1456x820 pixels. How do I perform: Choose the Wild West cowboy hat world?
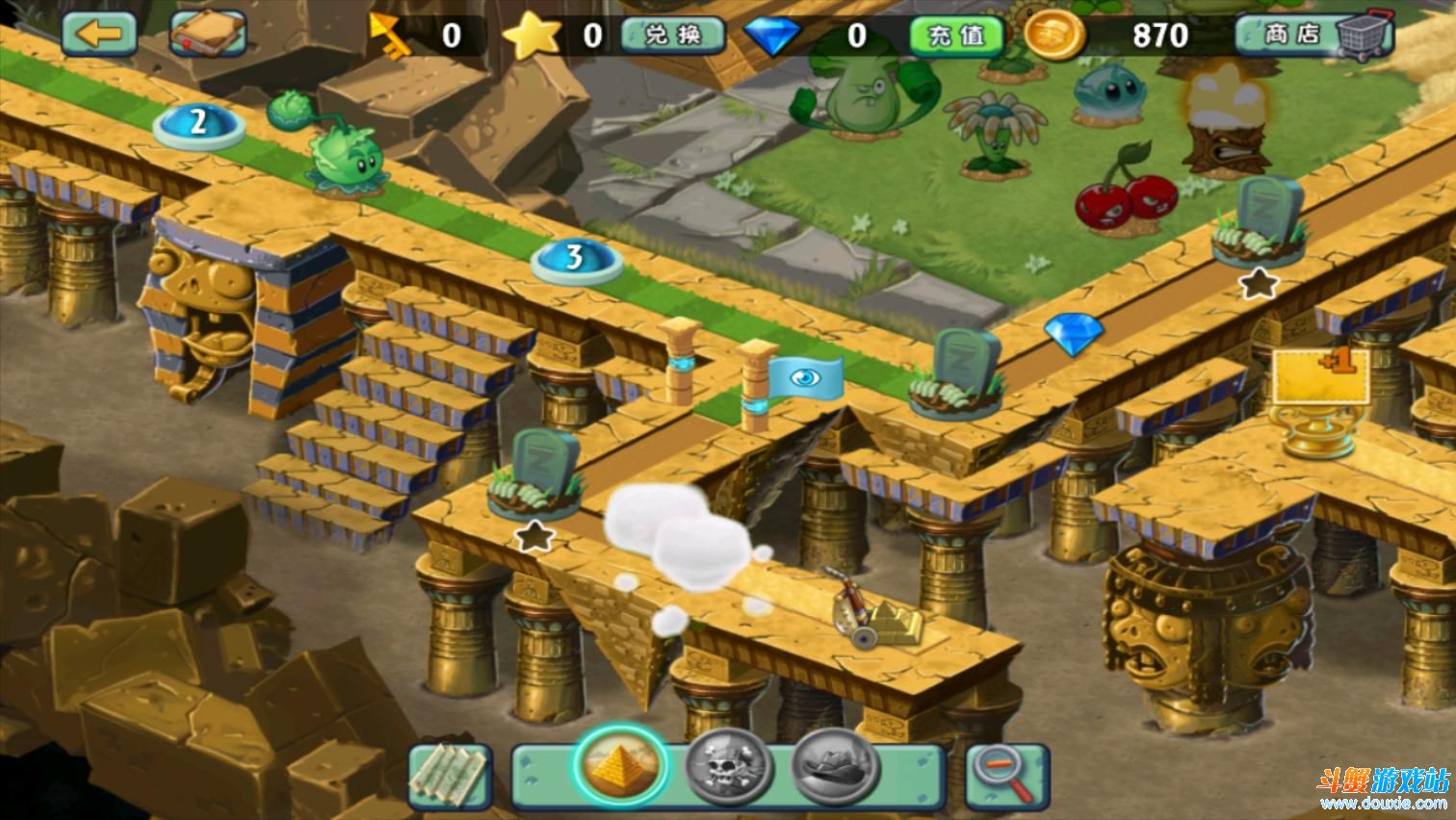pos(836,767)
